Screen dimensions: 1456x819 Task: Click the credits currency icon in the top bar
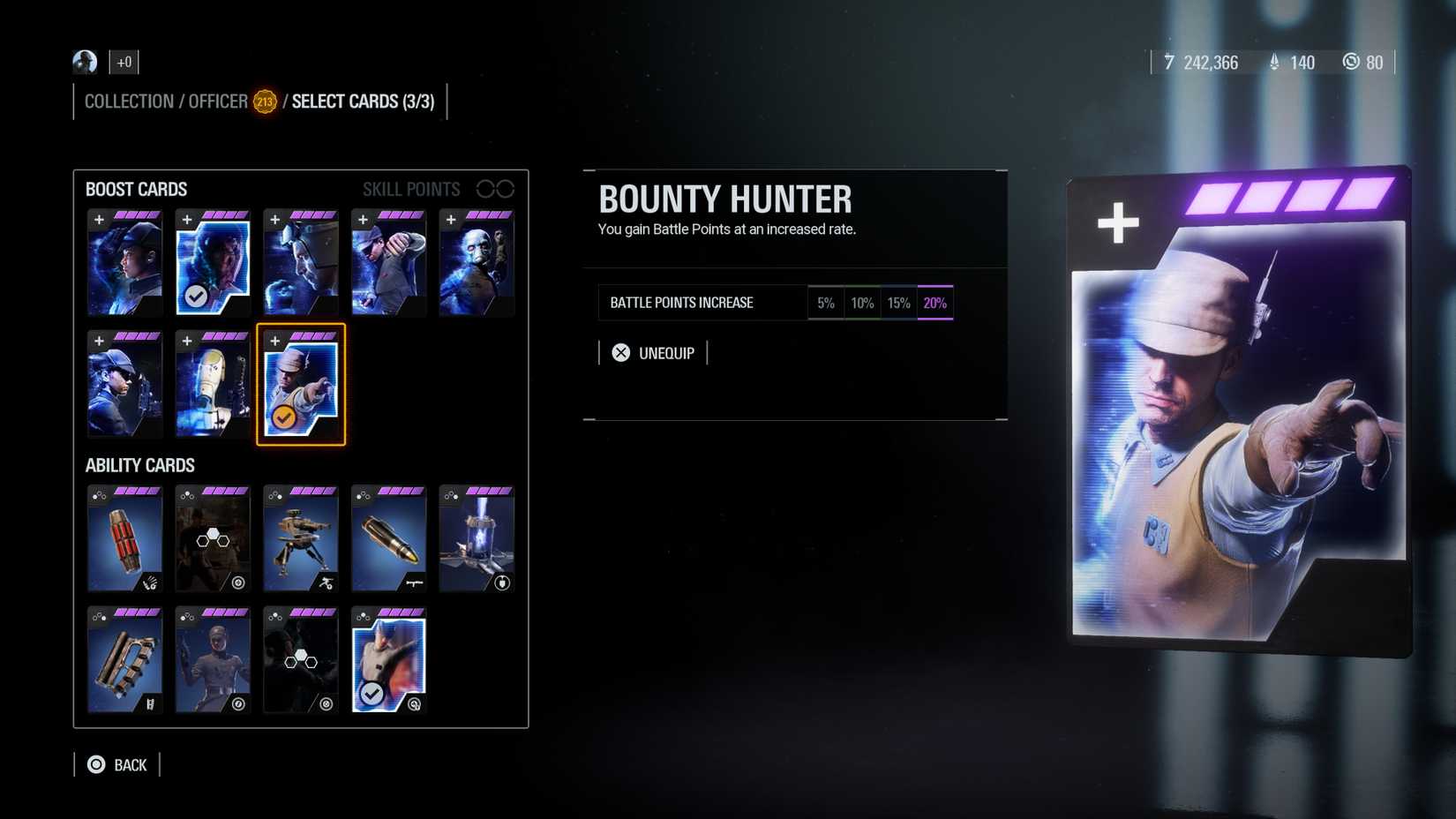pos(1167,63)
